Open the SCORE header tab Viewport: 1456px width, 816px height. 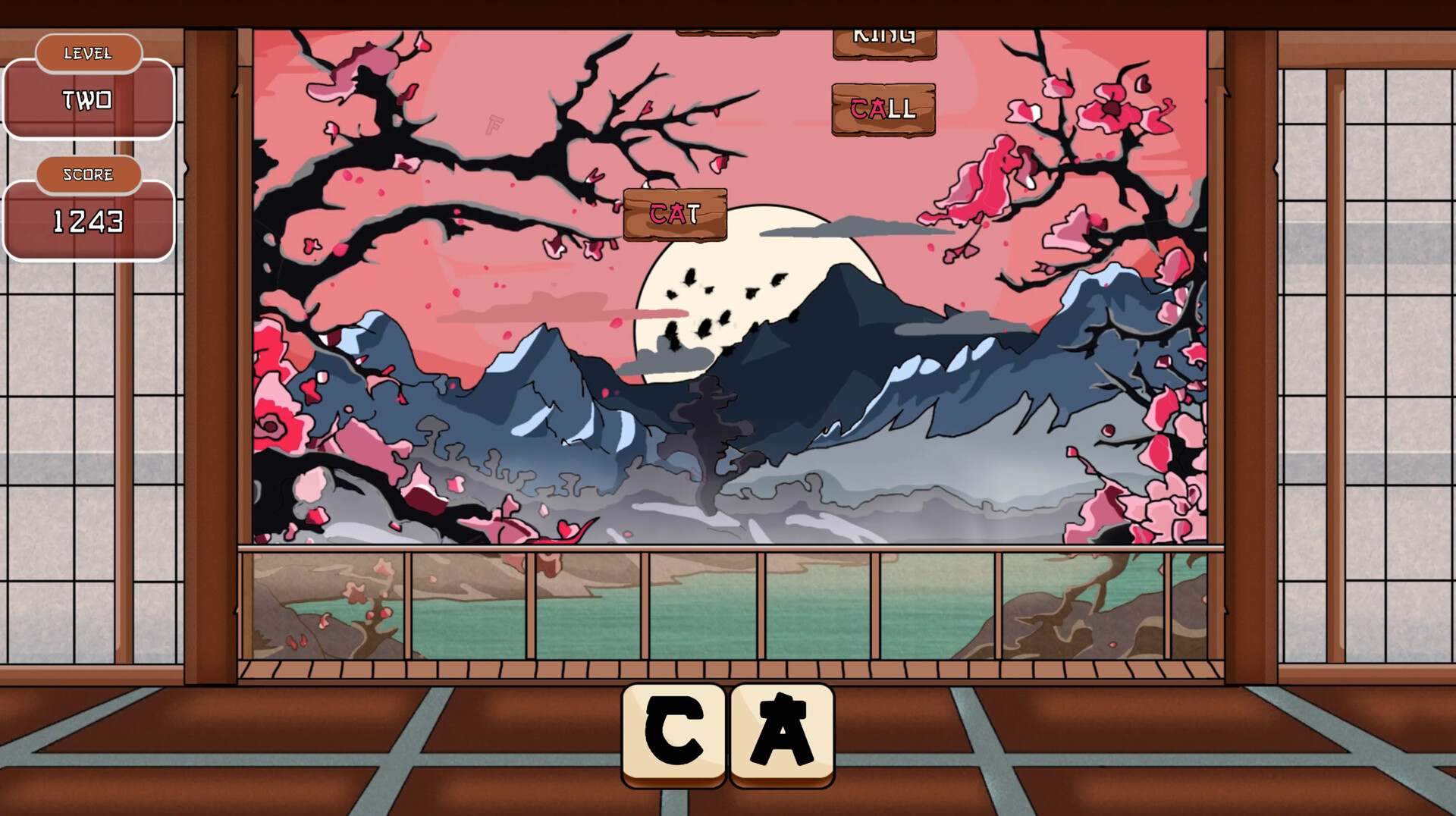(x=88, y=174)
